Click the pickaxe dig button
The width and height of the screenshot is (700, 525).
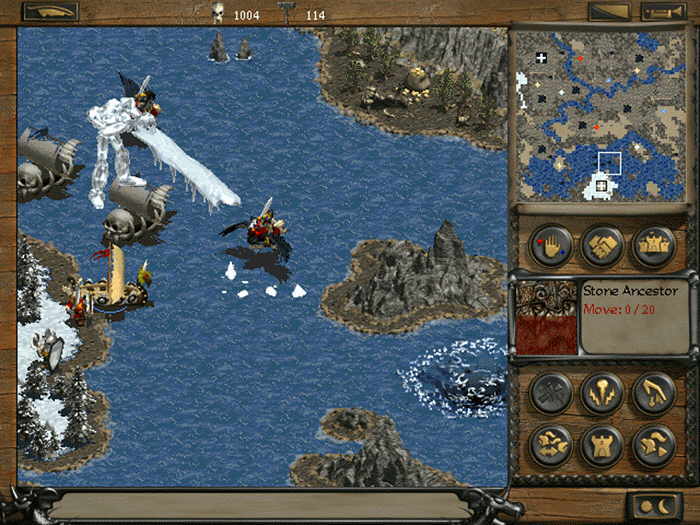653,393
